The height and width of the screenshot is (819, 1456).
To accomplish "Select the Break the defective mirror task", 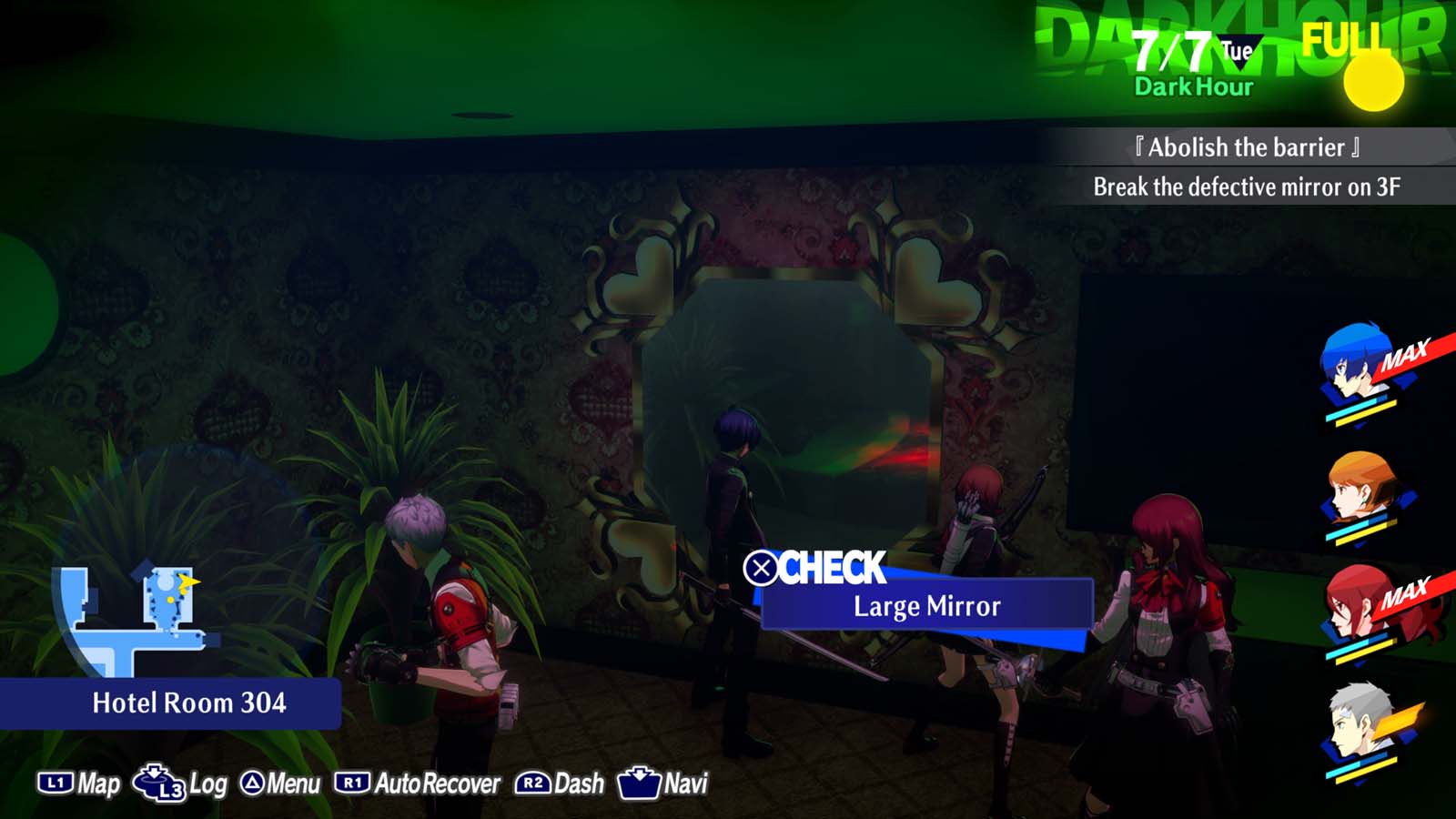I will click(x=1247, y=189).
